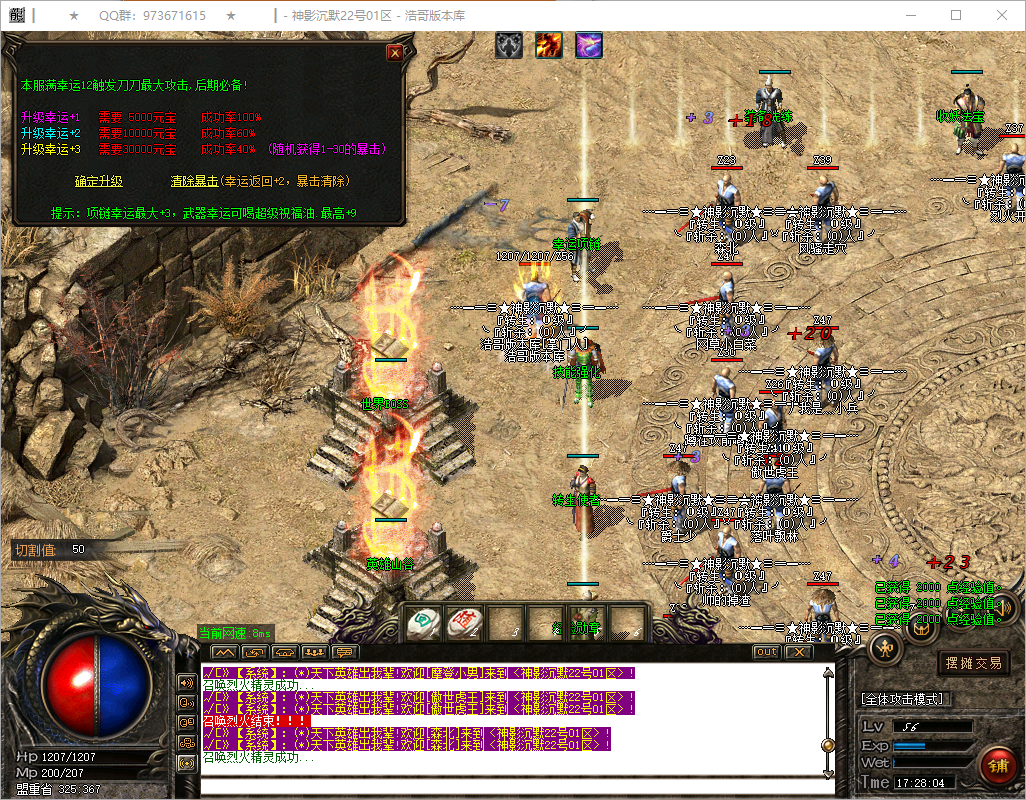
Task: Close the luck upgrade dialog
Action: (395, 53)
